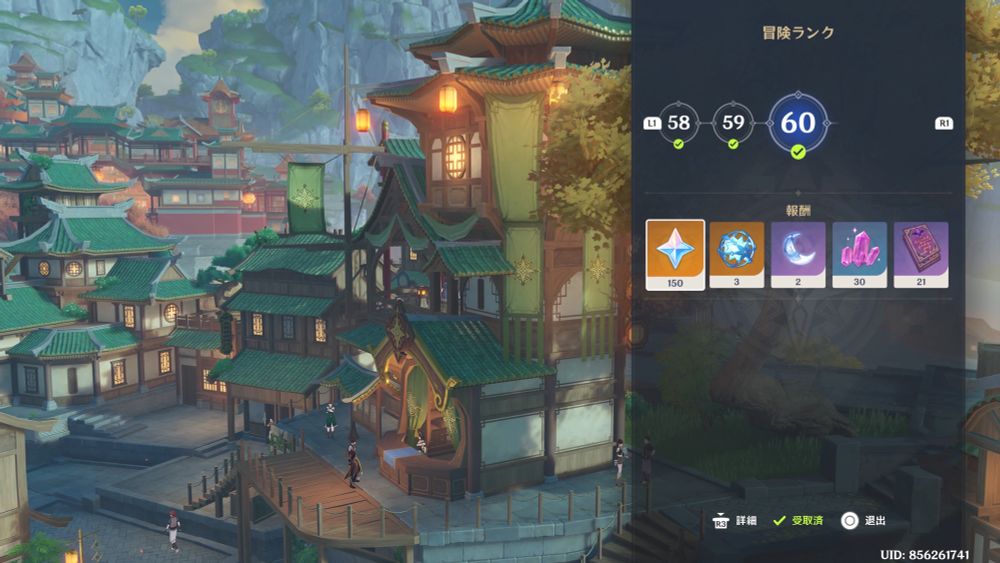Select the purple book reward of 21
This screenshot has width=1000, height=563.
(x=921, y=254)
